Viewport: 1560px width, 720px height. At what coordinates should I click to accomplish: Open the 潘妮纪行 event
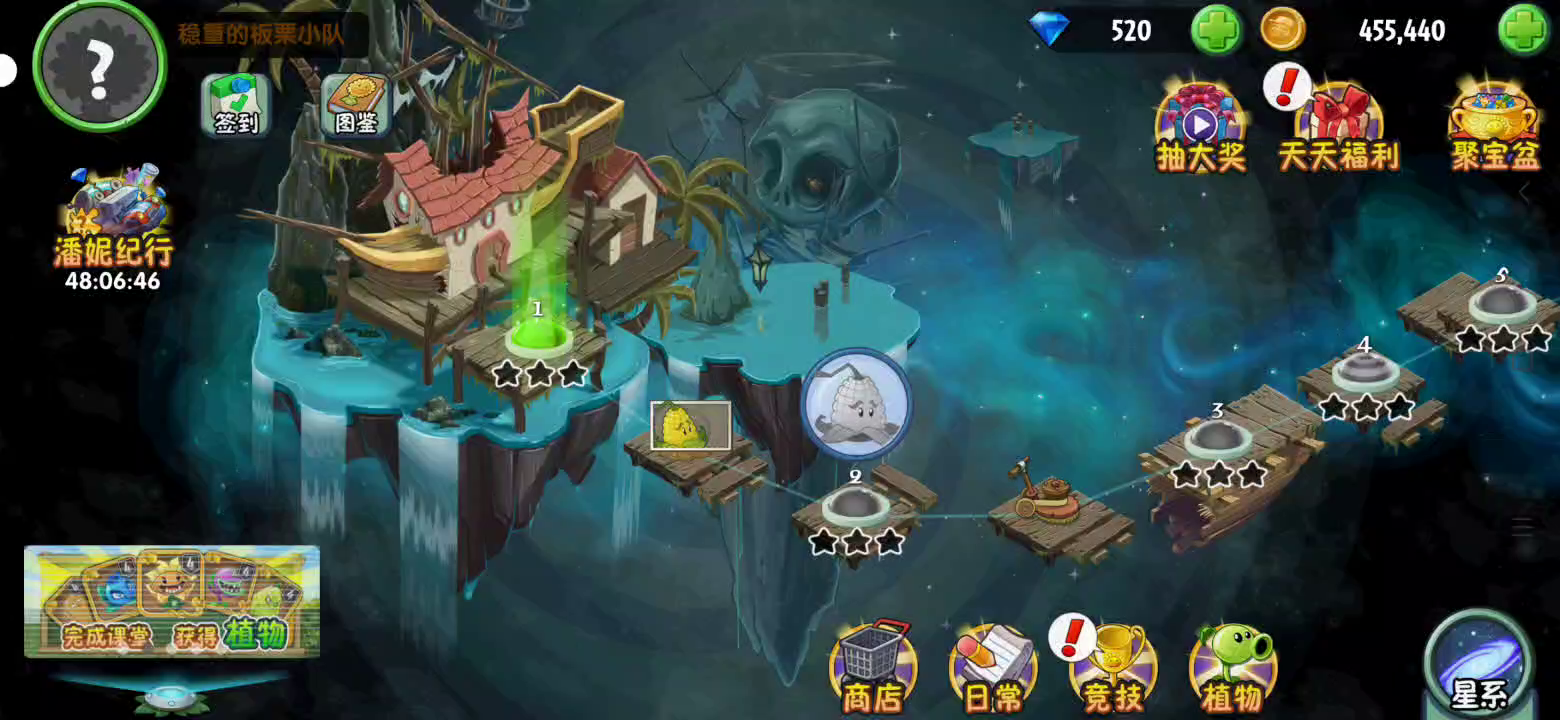[x=113, y=225]
